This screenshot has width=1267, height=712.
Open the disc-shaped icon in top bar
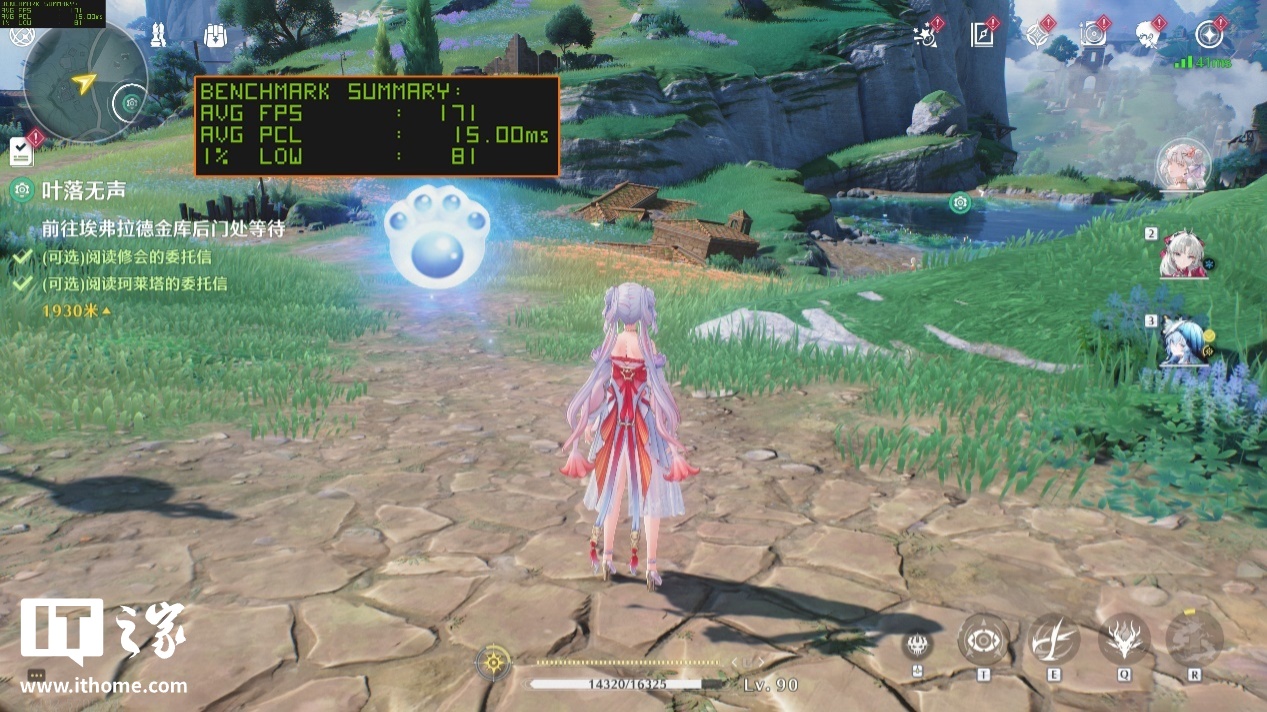[x=1093, y=35]
